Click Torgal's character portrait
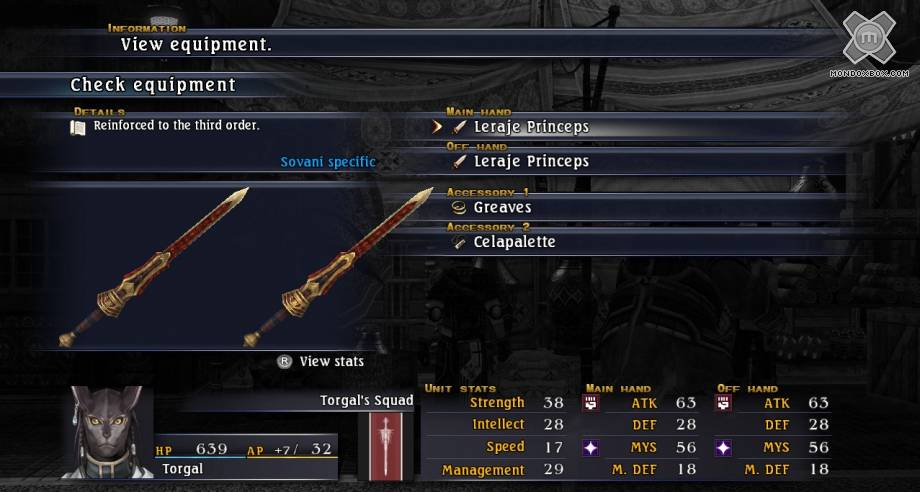This screenshot has height=492, width=920. 112,432
